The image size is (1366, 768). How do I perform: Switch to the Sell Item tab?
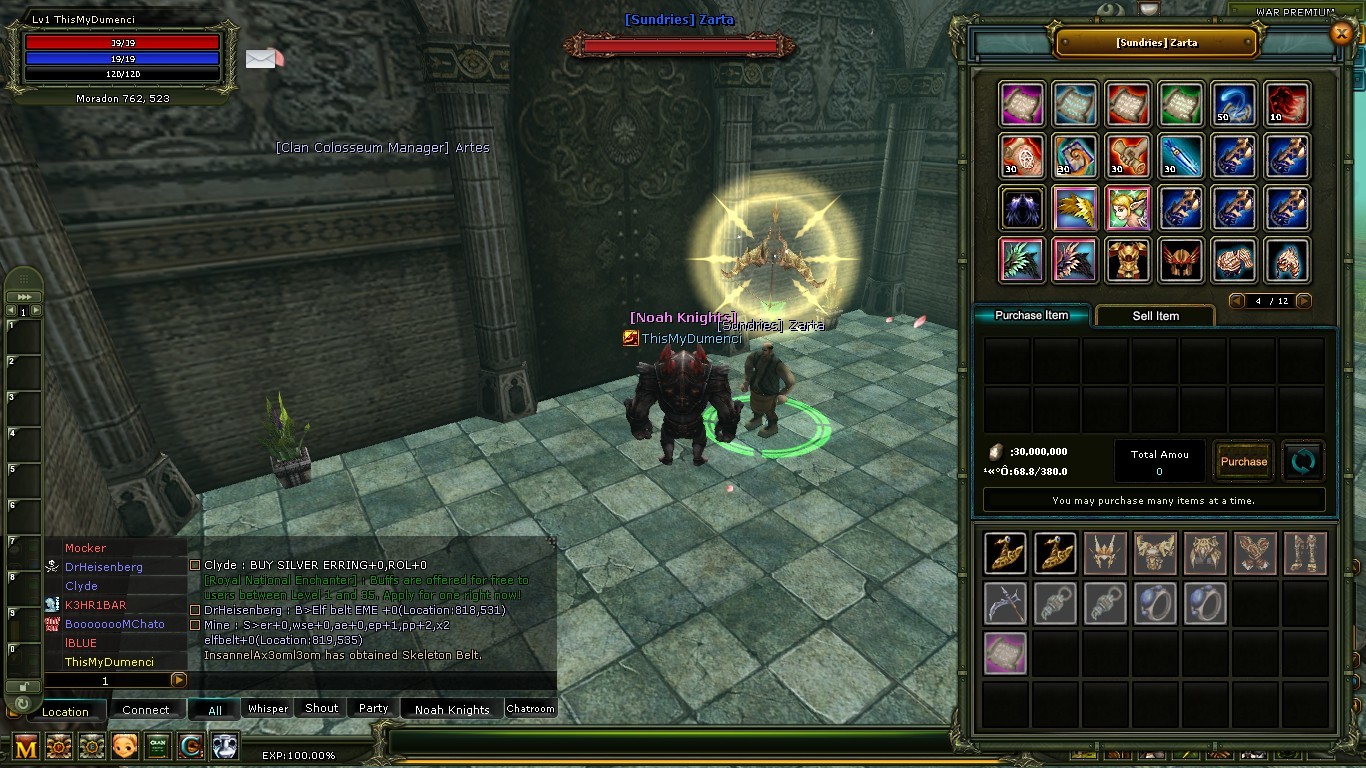tap(1155, 316)
